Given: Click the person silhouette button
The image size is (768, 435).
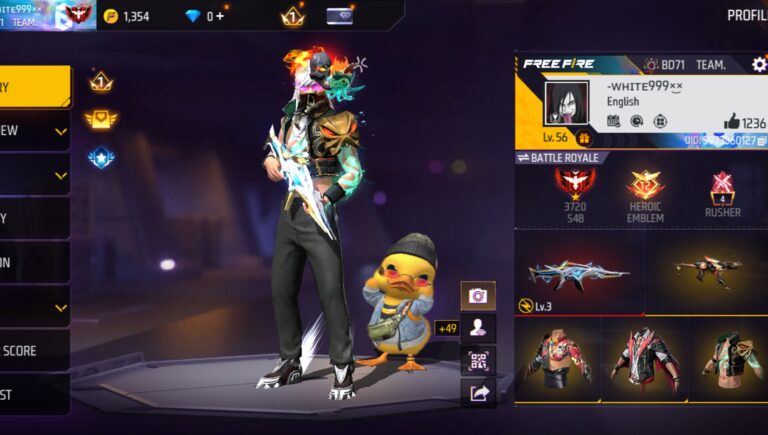Looking at the screenshot, I should coord(478,327).
